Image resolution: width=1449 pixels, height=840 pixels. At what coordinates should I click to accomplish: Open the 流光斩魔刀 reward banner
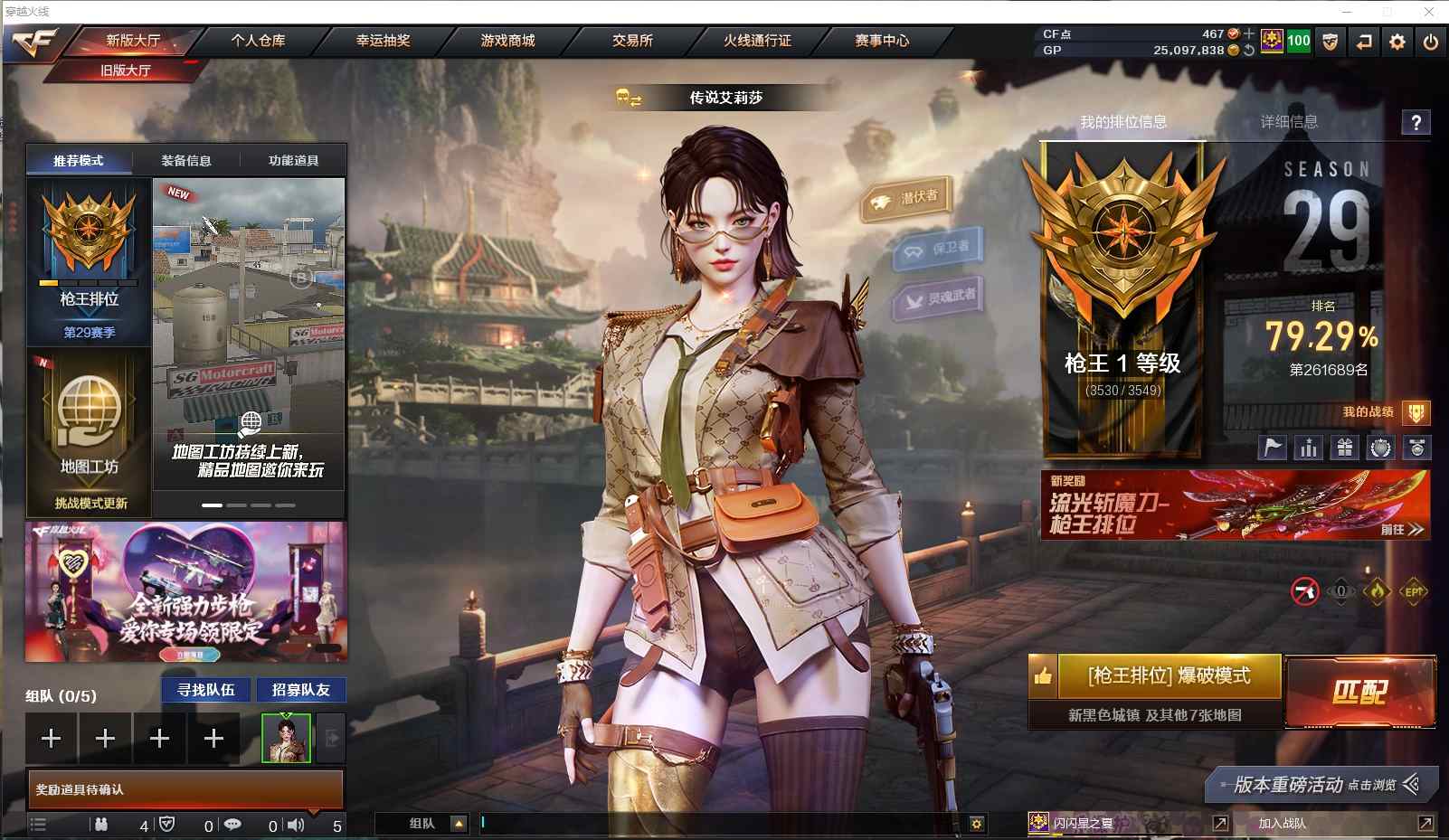tap(1235, 505)
